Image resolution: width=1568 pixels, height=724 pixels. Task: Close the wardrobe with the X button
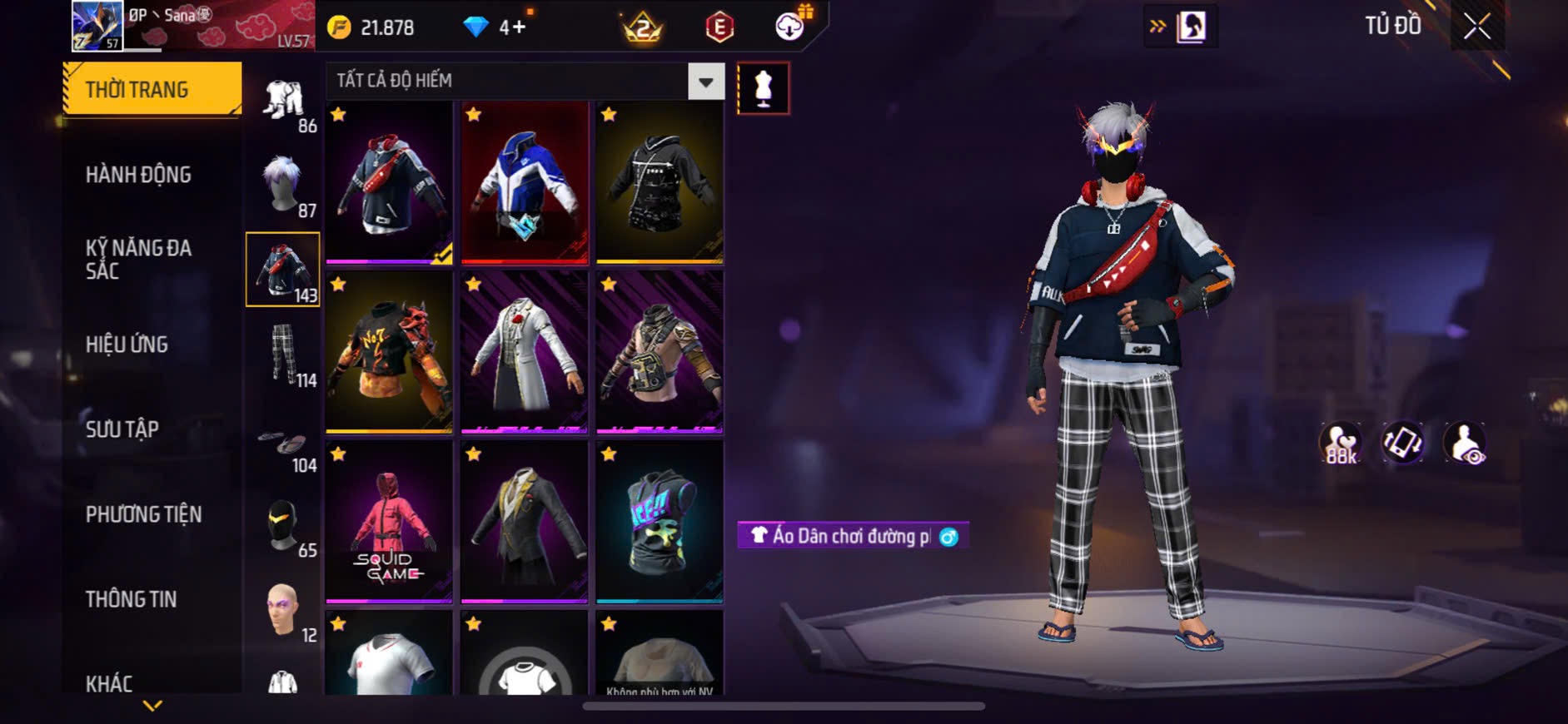tap(1476, 27)
